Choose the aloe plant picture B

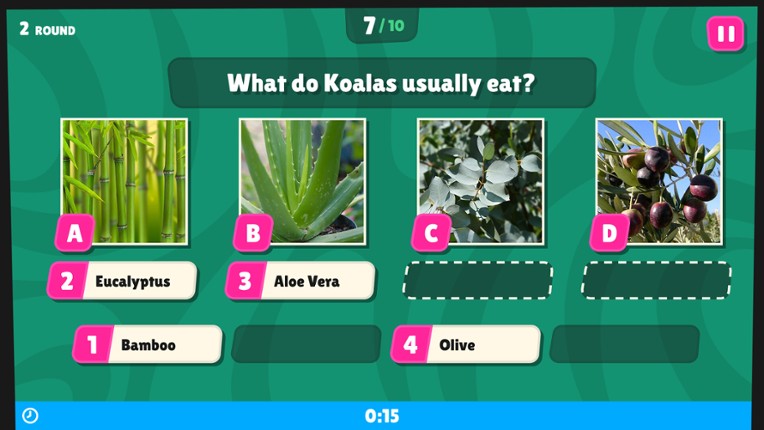[x=302, y=180]
